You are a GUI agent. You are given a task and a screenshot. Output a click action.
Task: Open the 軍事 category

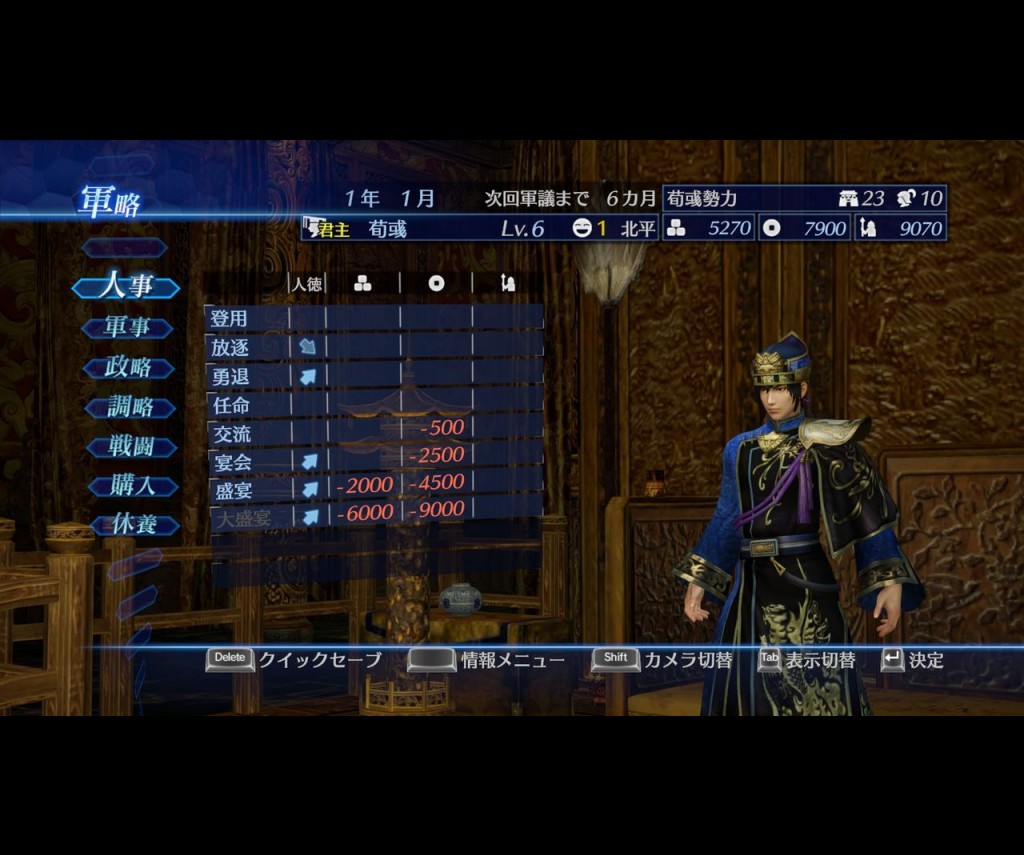click(x=127, y=327)
